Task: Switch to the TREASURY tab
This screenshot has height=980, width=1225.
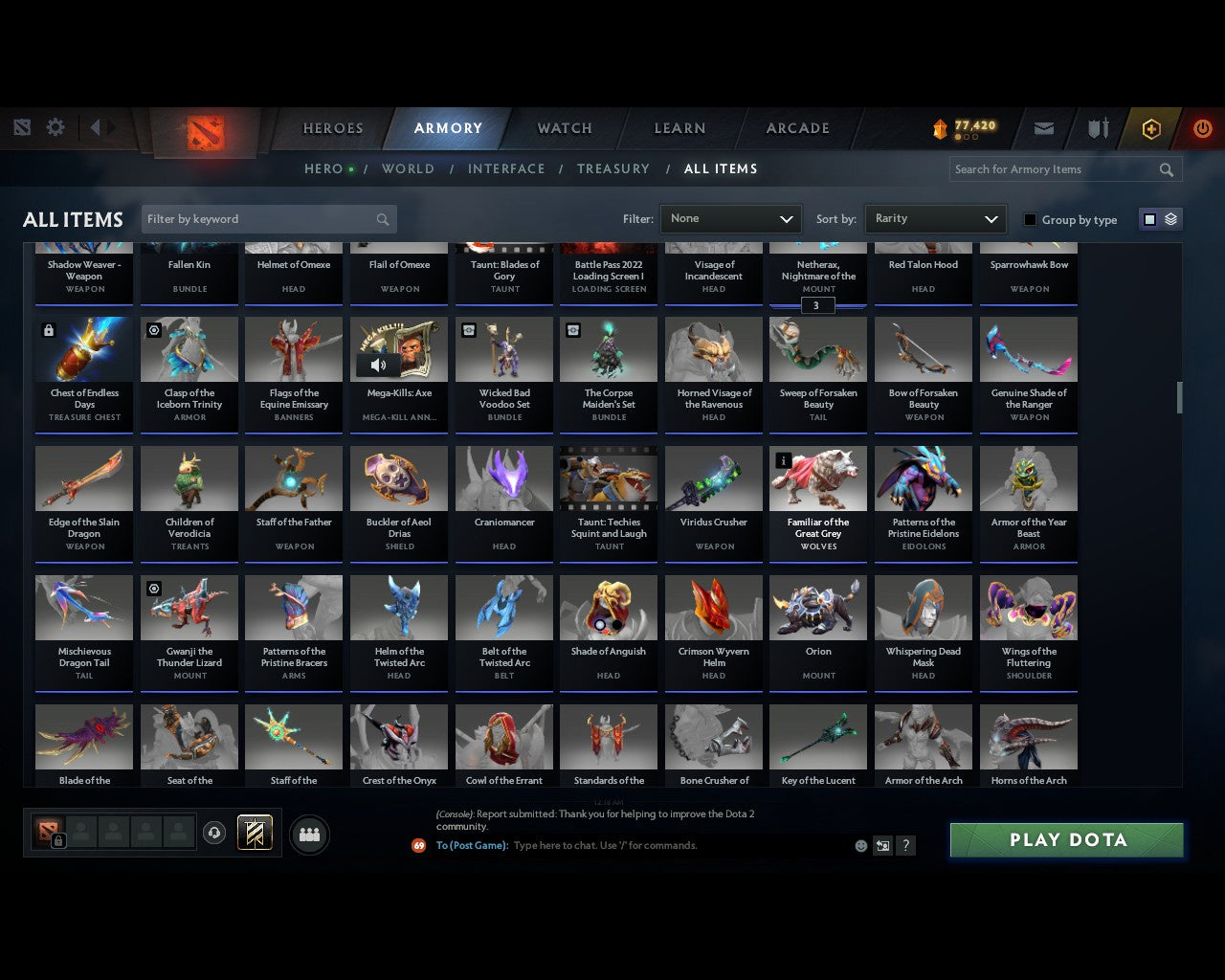Action: point(613,168)
